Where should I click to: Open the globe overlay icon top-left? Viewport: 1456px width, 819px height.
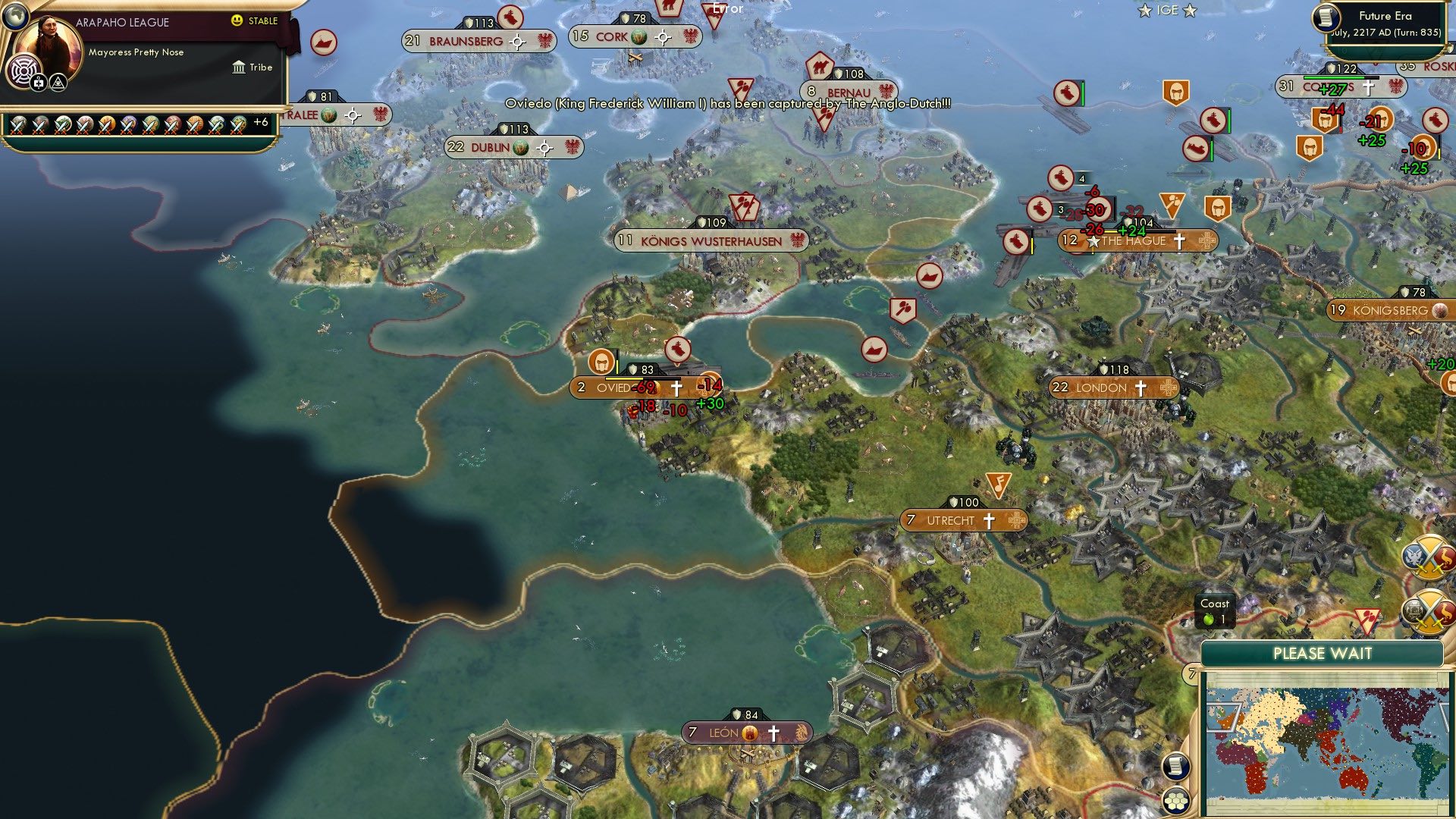[15, 15]
